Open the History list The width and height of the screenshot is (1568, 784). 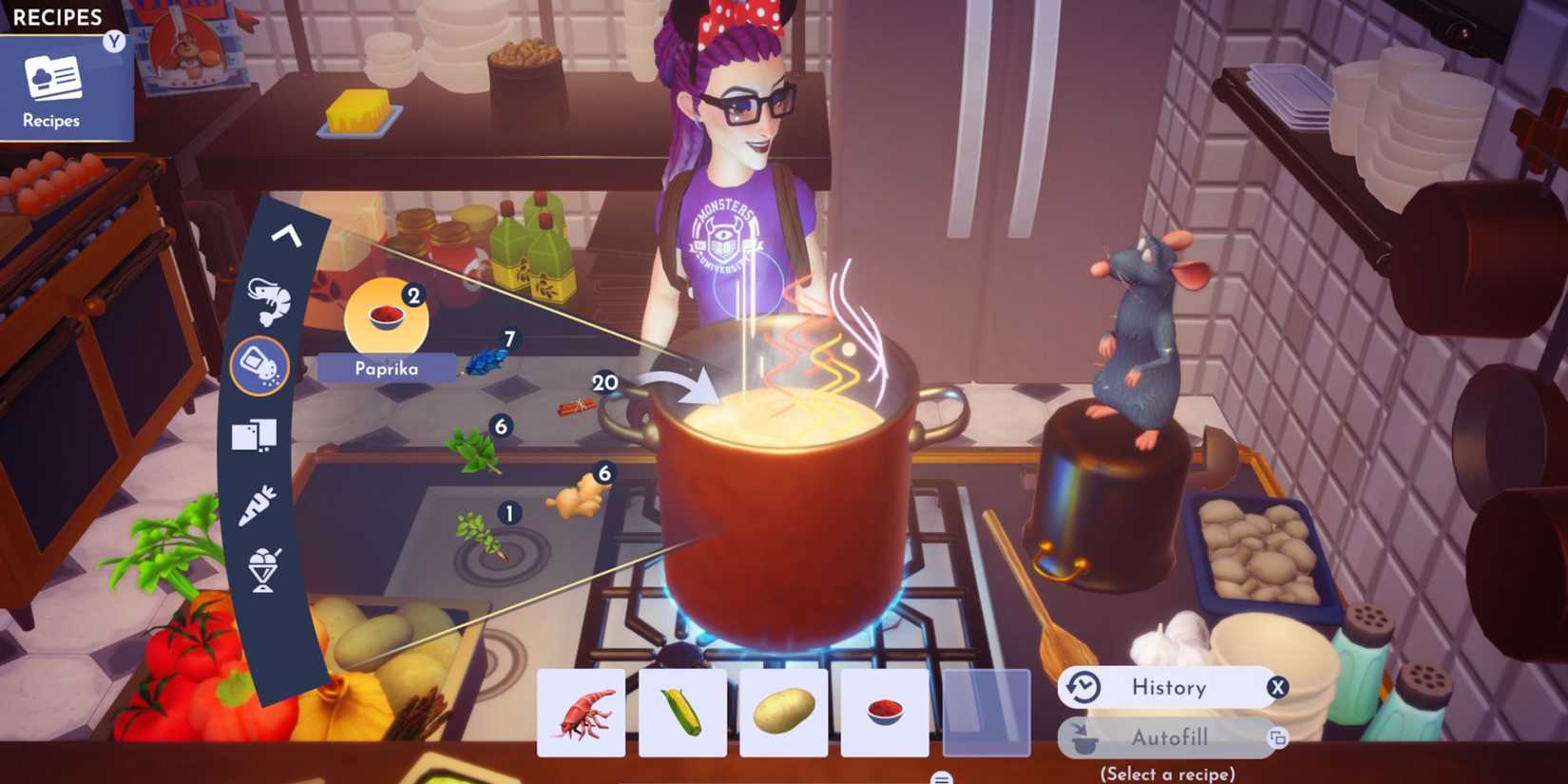pos(1167,686)
